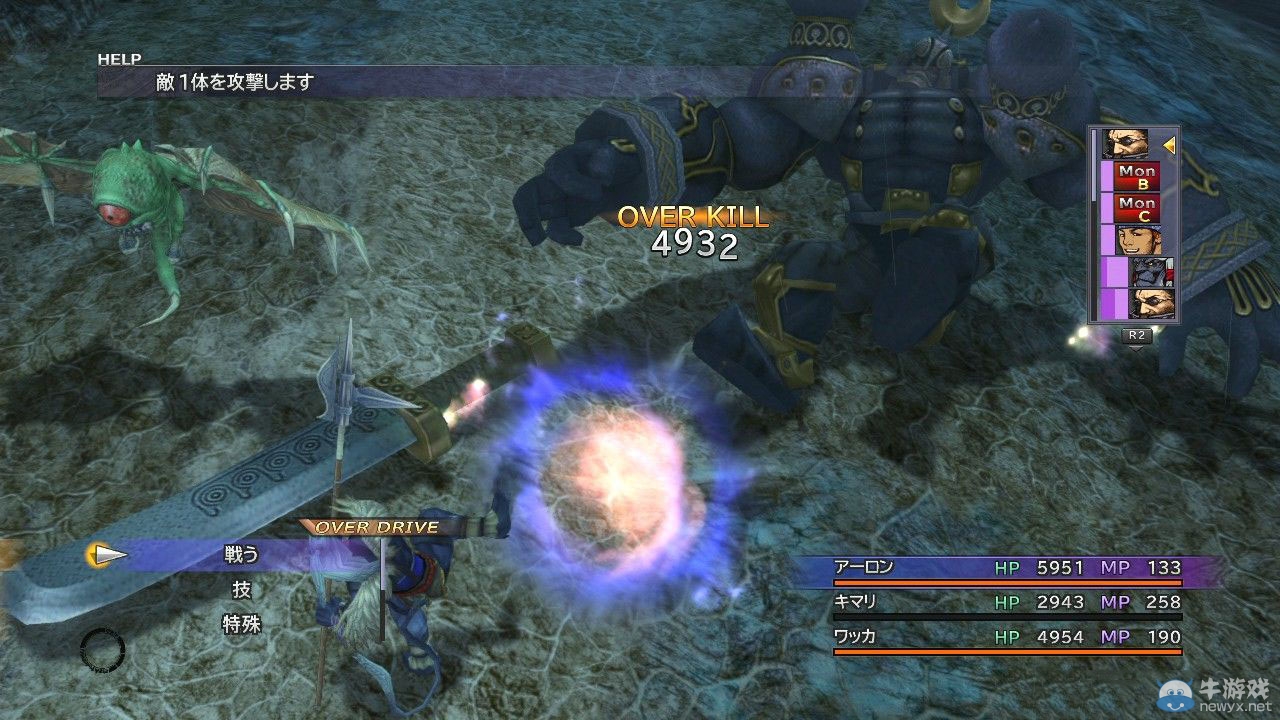The width and height of the screenshot is (1280, 720).
Task: Click Kimahri's blue portrait in turn order
Action: [1152, 272]
